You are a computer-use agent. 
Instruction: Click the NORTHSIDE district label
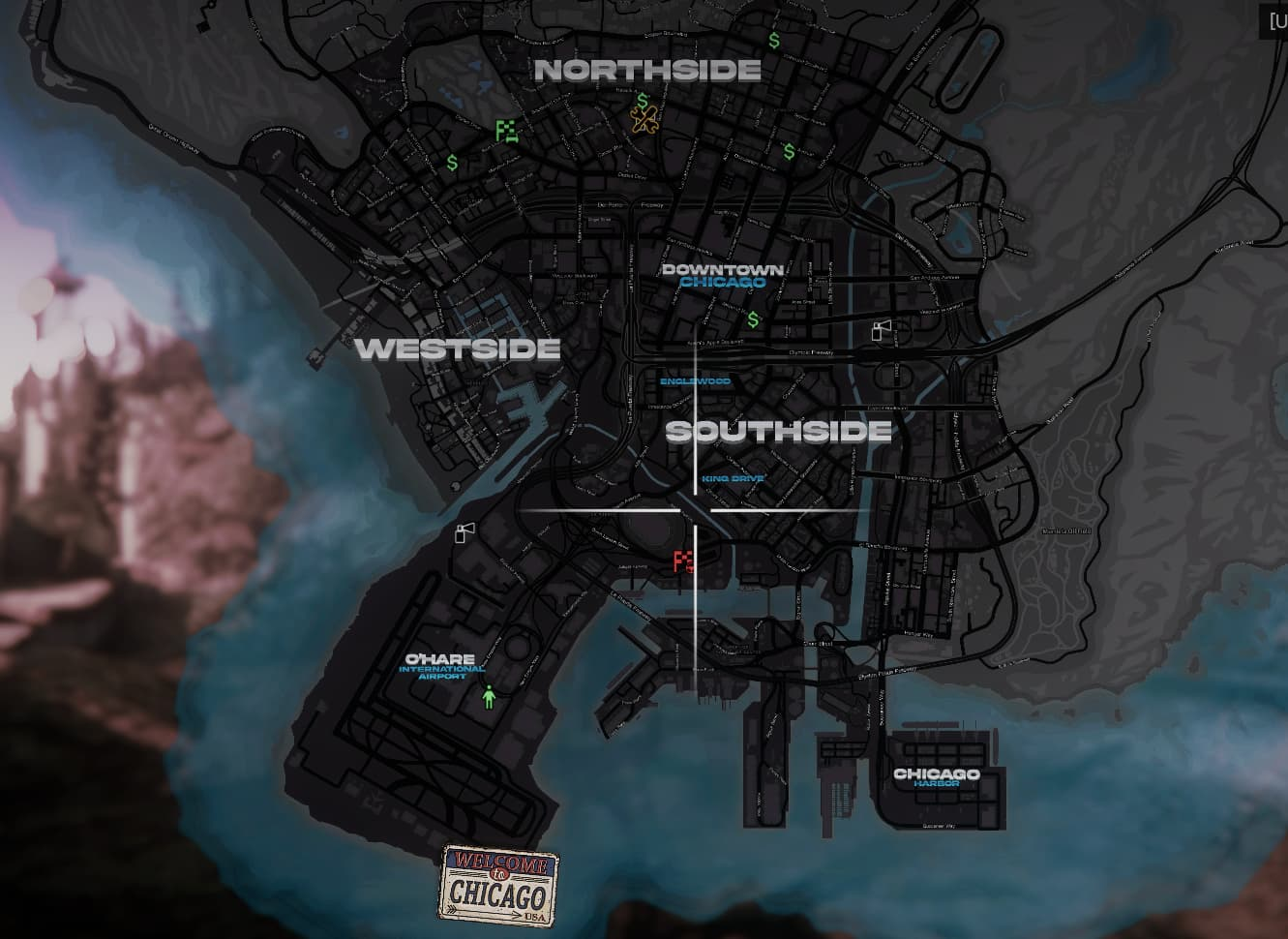coord(647,70)
